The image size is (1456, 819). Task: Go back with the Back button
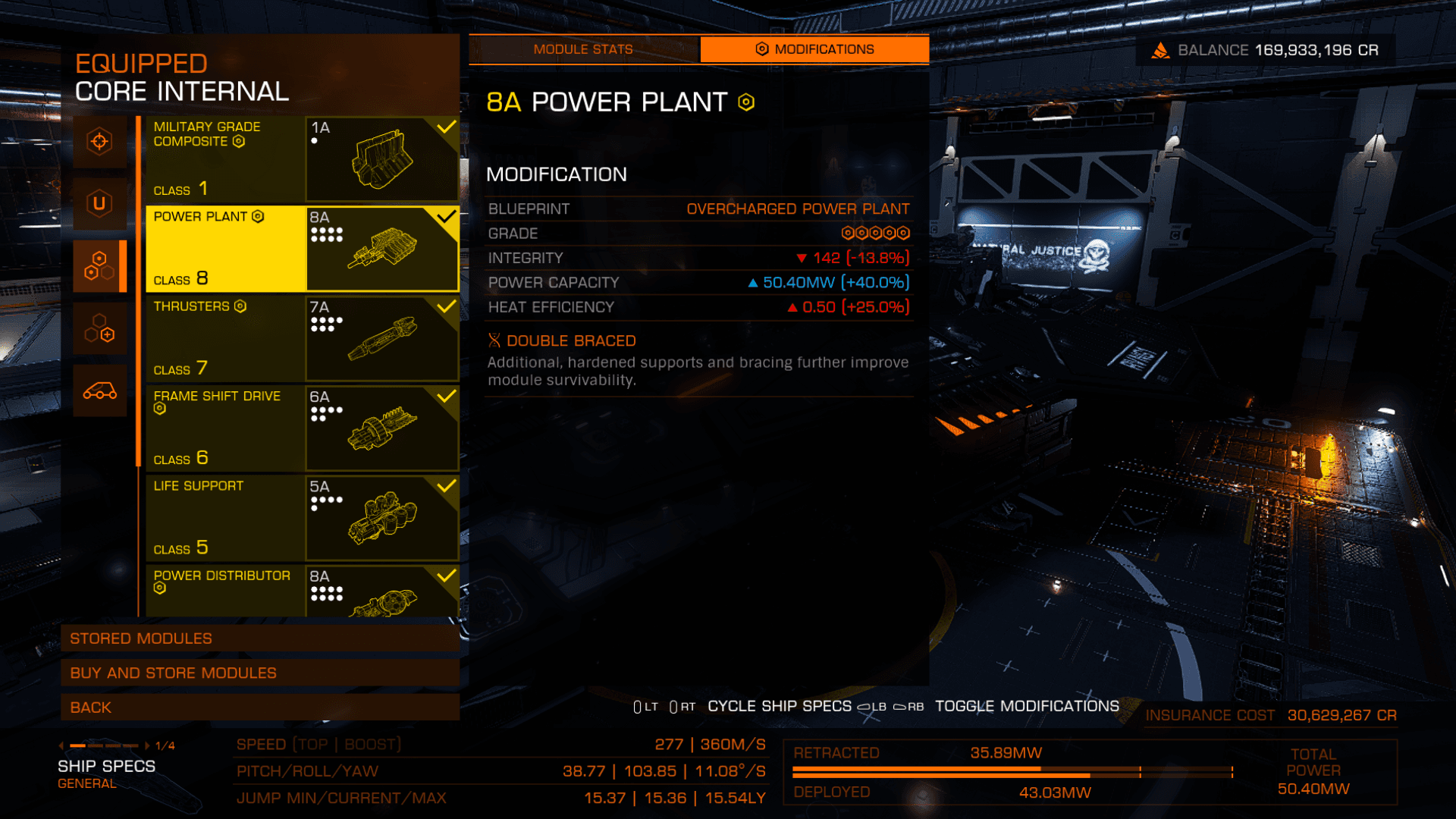point(260,708)
